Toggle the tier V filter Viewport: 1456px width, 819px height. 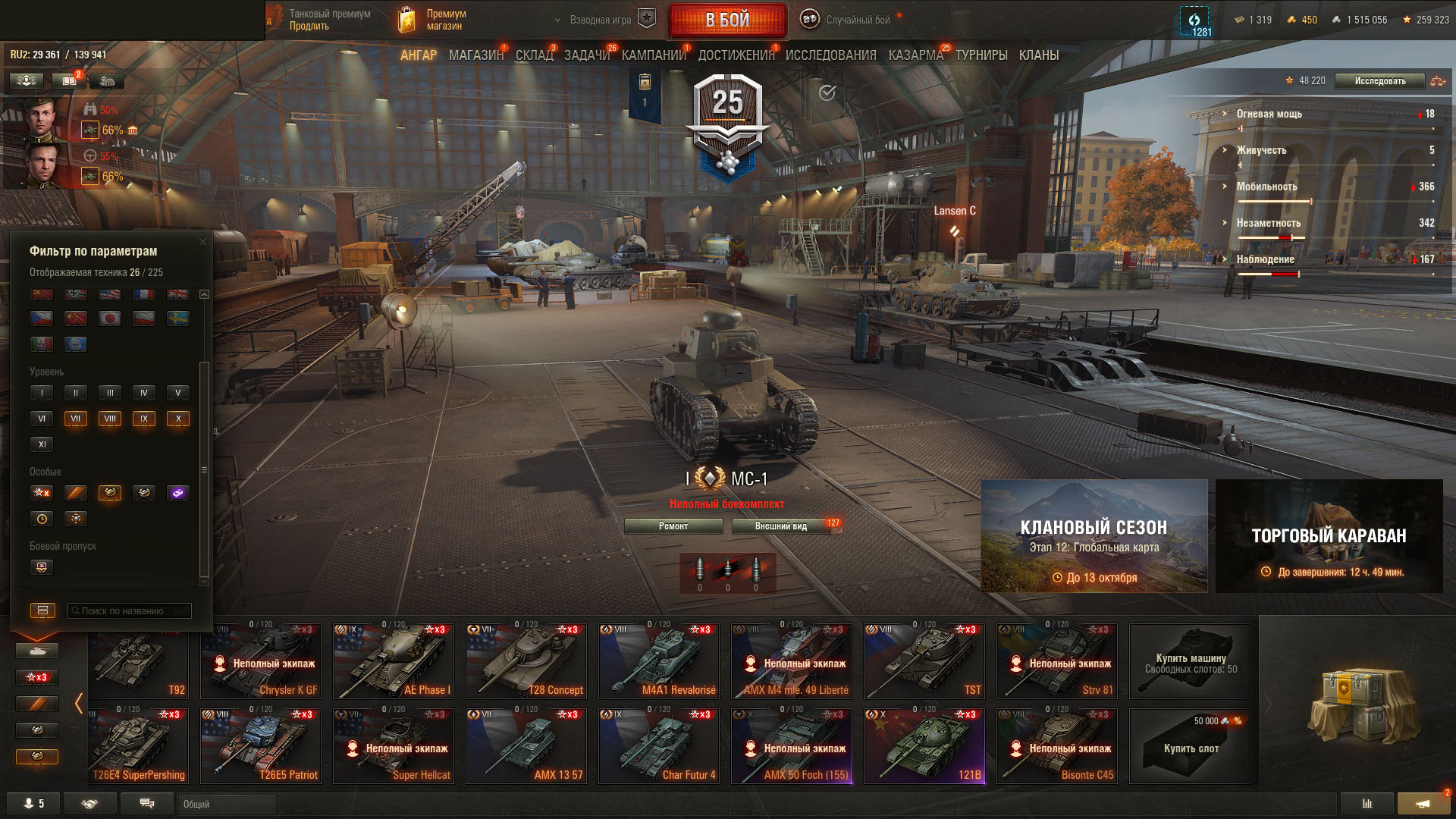click(178, 393)
